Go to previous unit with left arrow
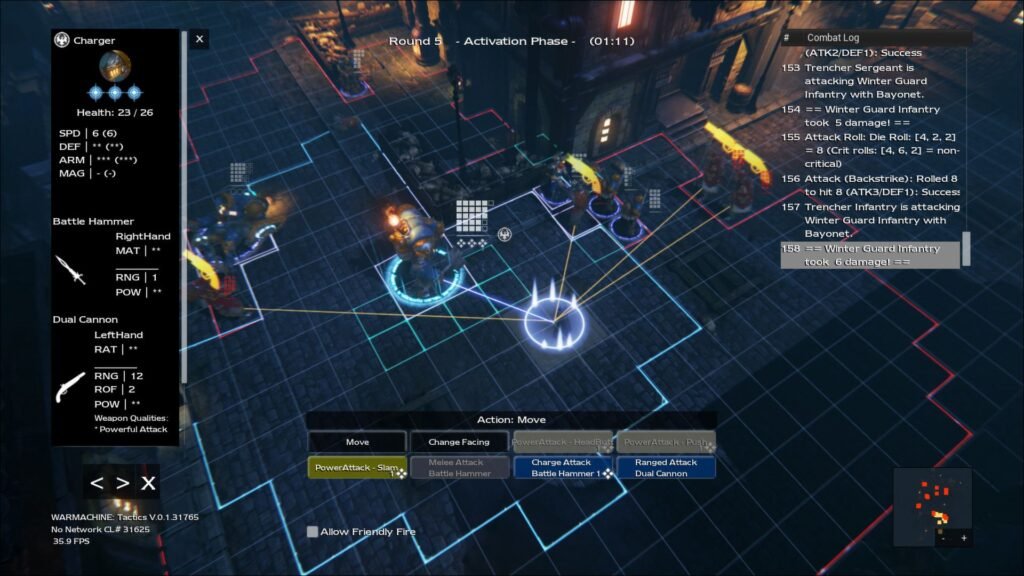The height and width of the screenshot is (576, 1024). (97, 484)
